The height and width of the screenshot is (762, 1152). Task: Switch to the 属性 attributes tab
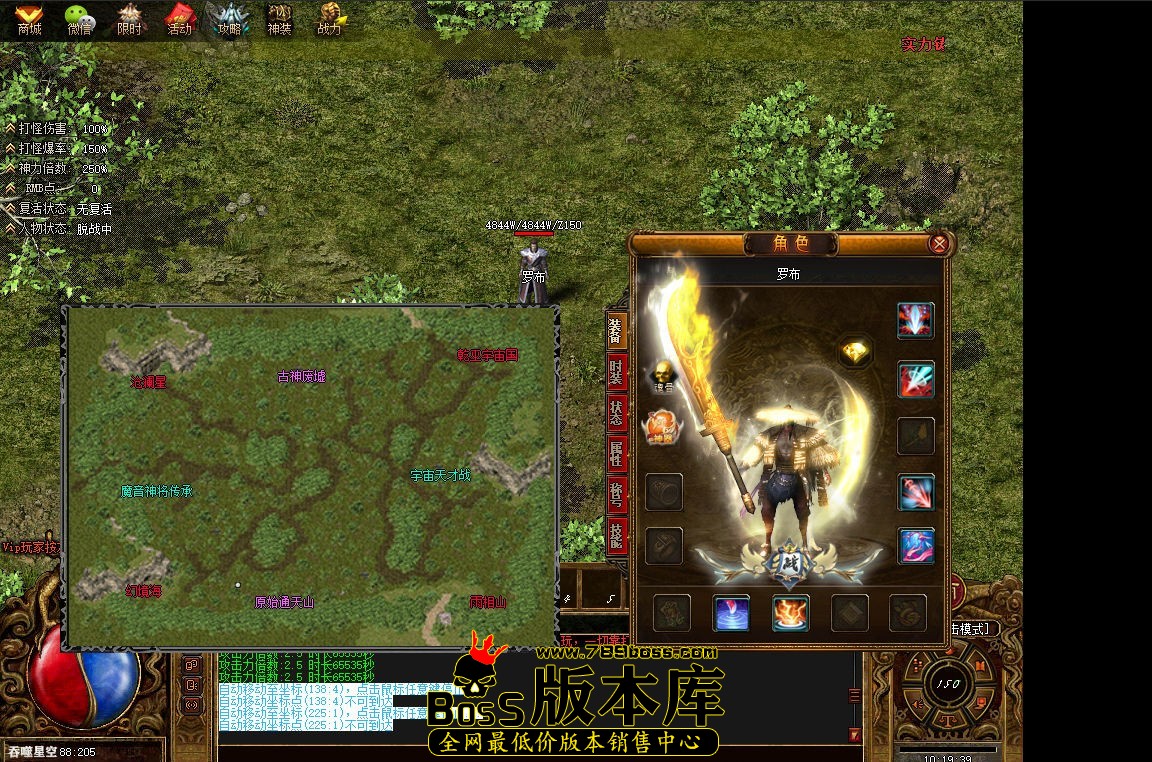[x=616, y=457]
